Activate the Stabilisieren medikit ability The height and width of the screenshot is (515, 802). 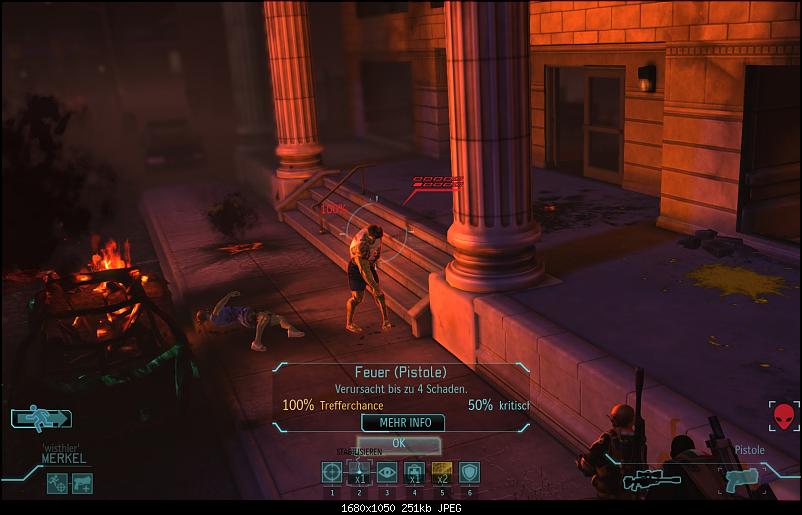359,472
